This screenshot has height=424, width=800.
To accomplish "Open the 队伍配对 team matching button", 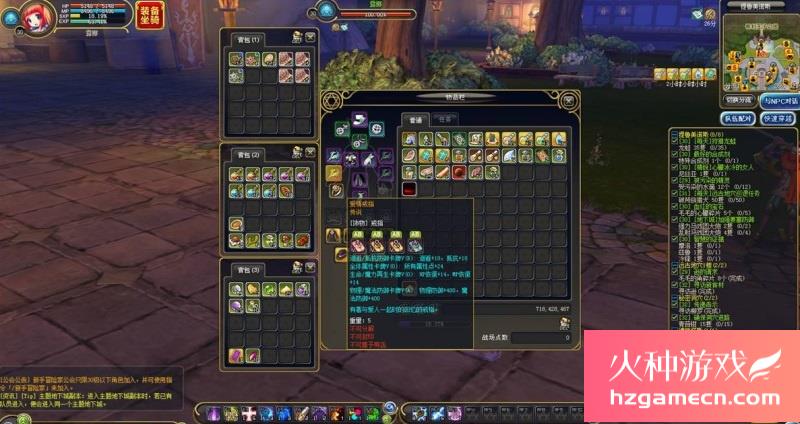I will pos(738,117).
